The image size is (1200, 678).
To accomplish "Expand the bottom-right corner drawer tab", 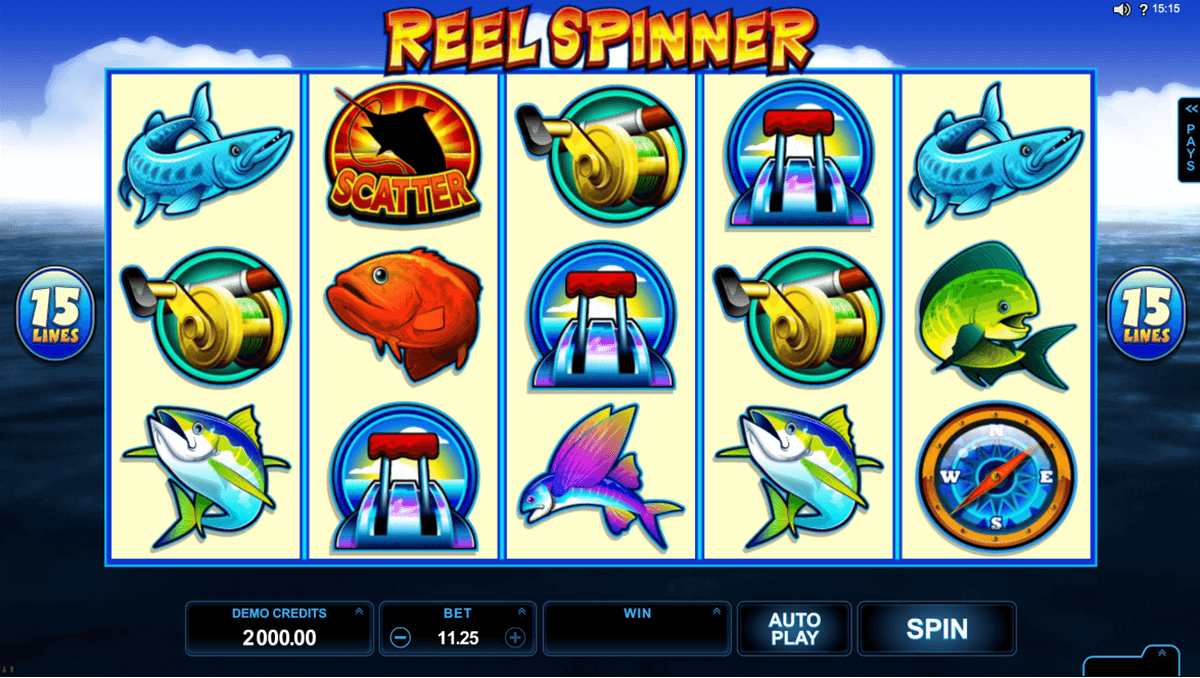I will pyautogui.click(x=1160, y=655).
